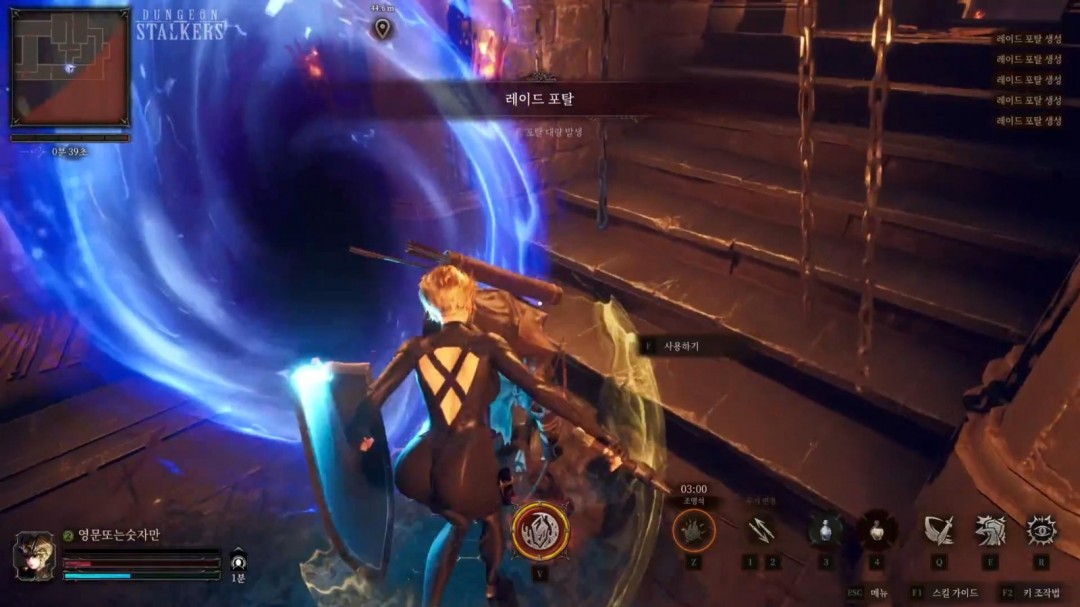Click the buff icon beside the bars
Image resolution: width=1080 pixels, height=607 pixels.
coord(238,560)
